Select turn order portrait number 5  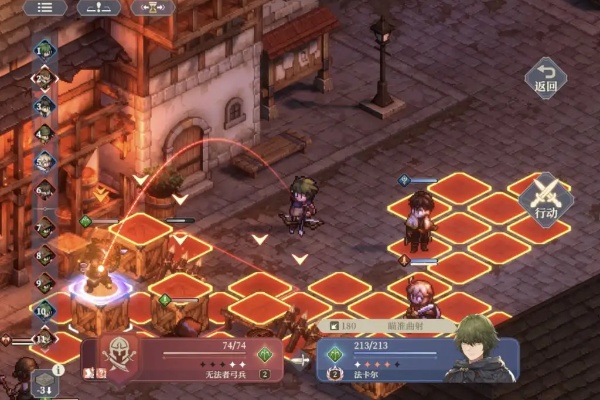[x=44, y=160]
